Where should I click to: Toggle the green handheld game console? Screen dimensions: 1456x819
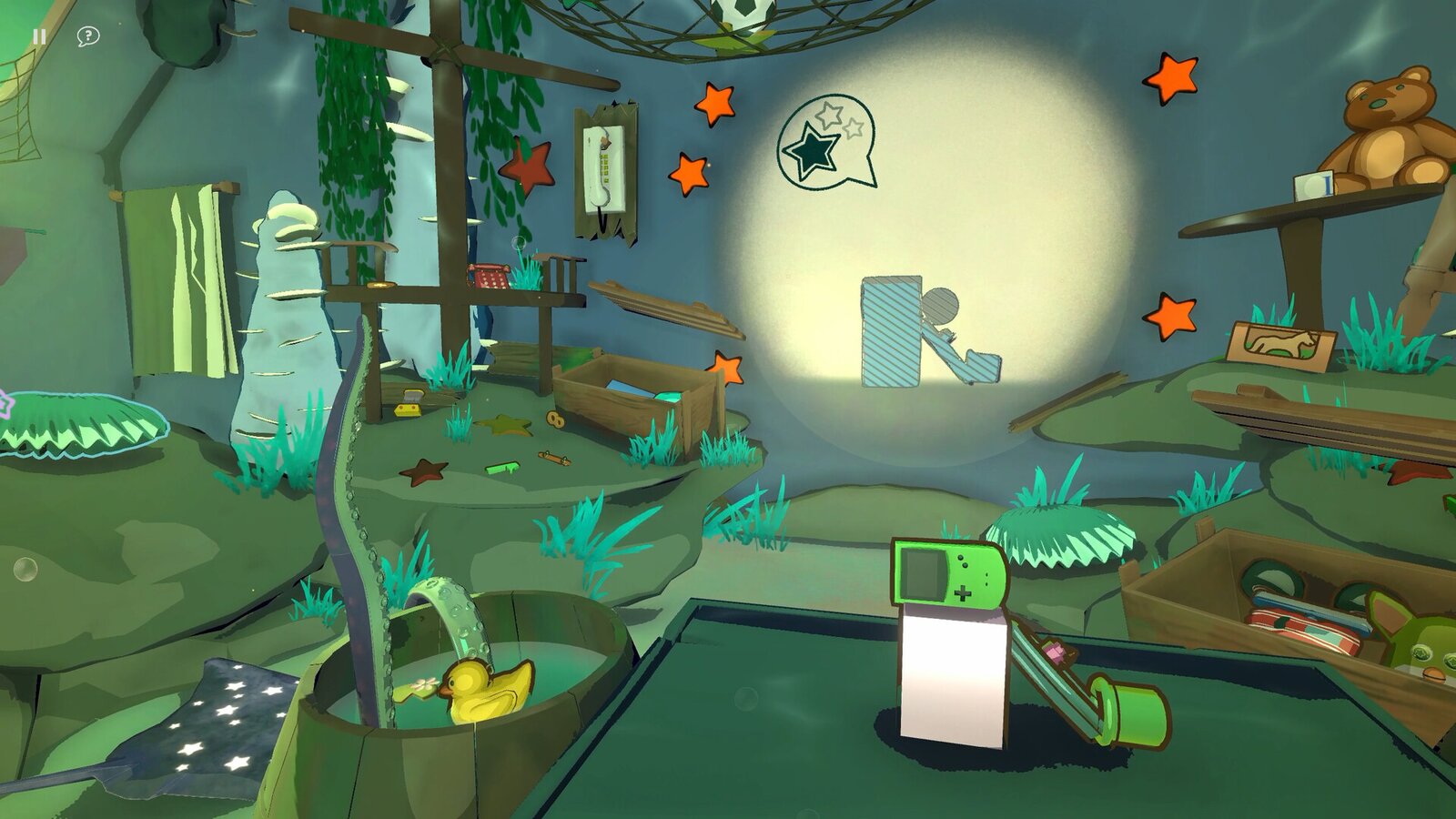click(x=951, y=573)
